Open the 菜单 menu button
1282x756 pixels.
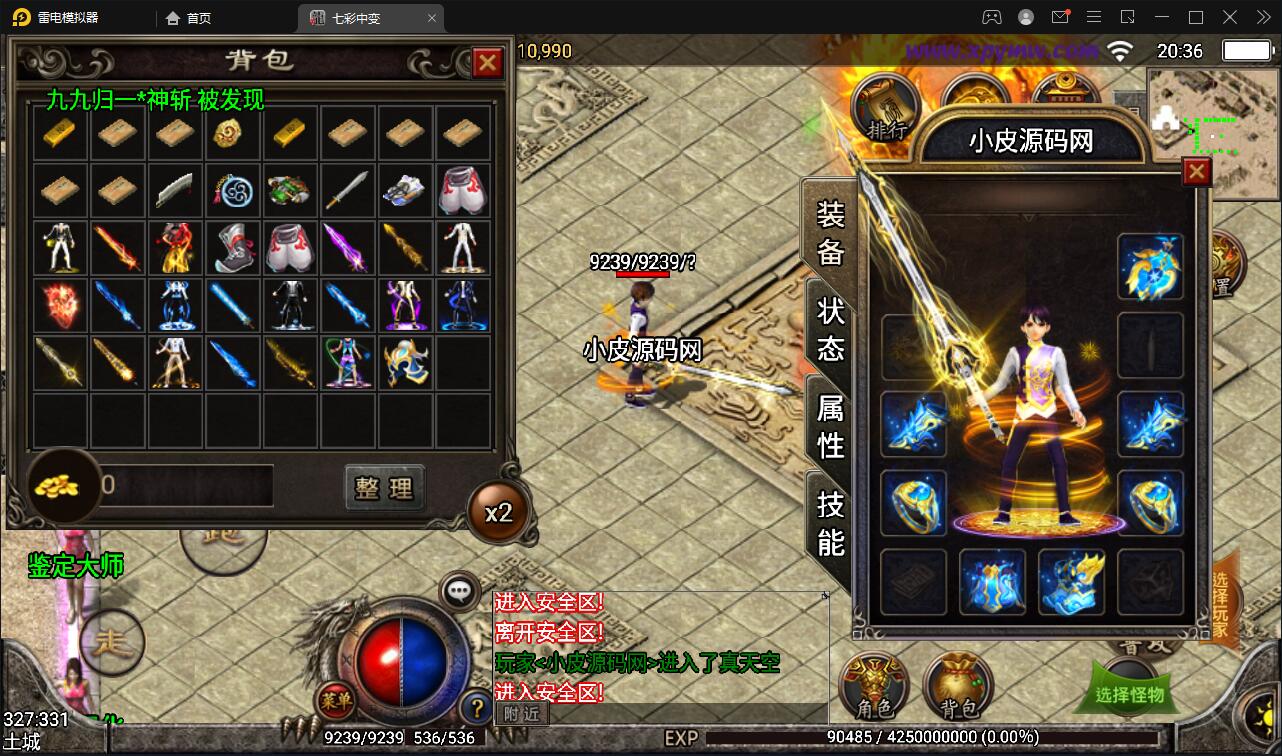click(x=334, y=701)
